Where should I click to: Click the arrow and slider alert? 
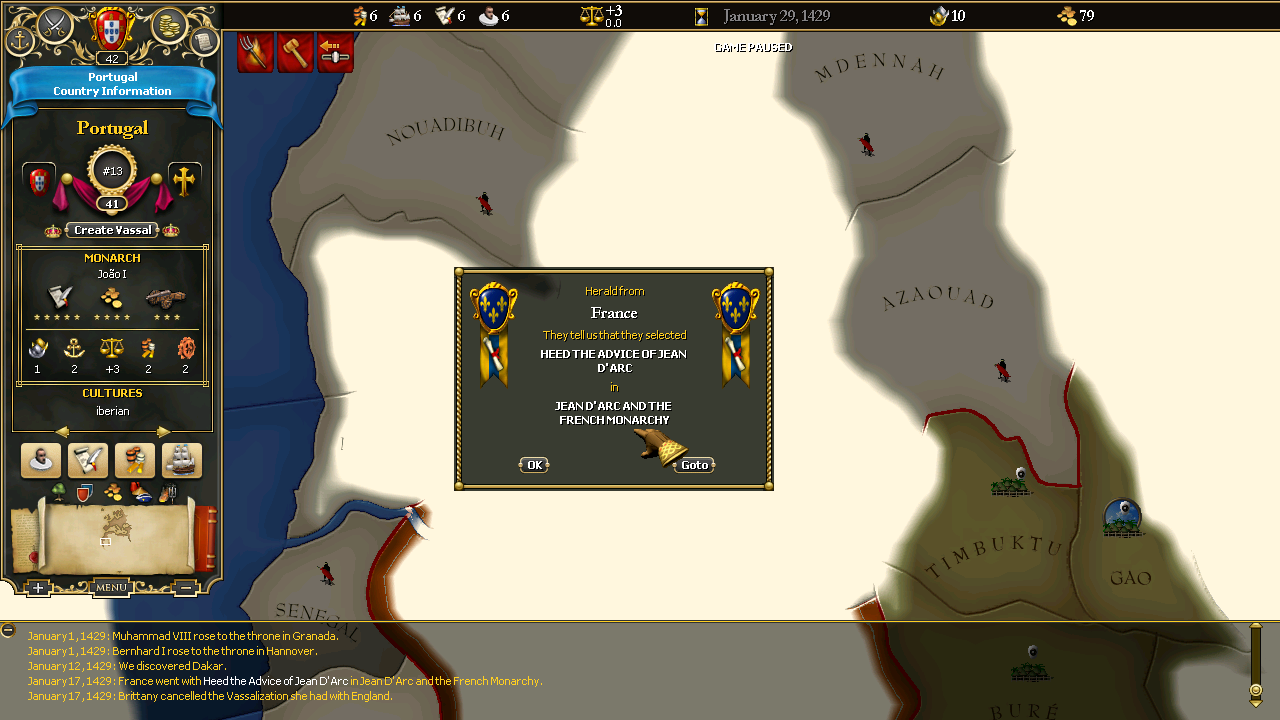[336, 52]
